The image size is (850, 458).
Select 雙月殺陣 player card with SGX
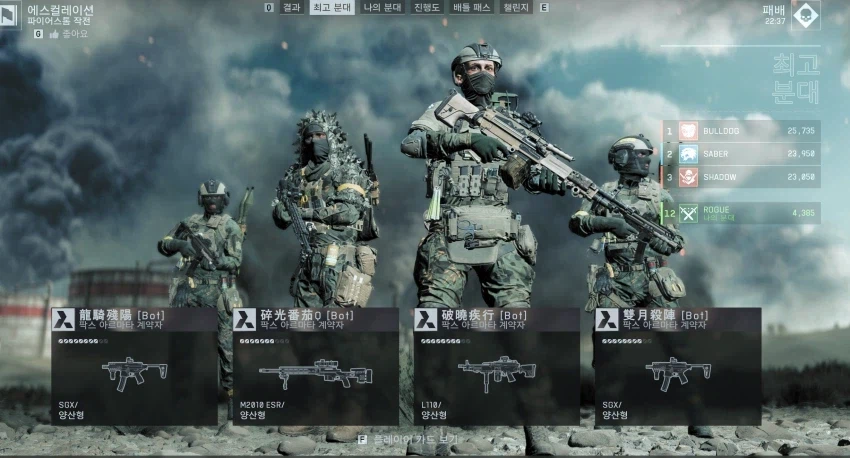point(677,366)
